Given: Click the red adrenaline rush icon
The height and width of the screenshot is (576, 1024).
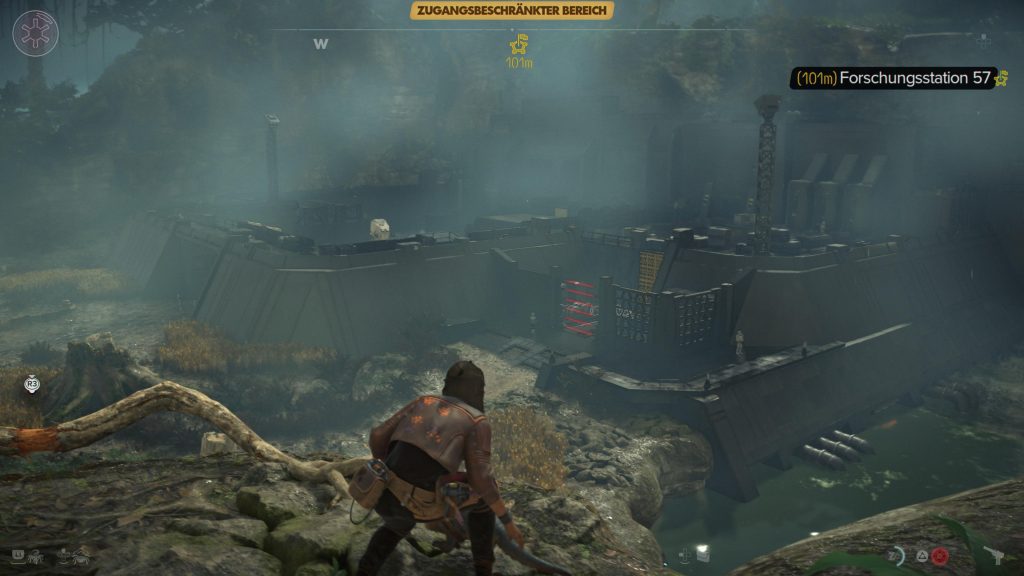Looking at the screenshot, I should 940,555.
